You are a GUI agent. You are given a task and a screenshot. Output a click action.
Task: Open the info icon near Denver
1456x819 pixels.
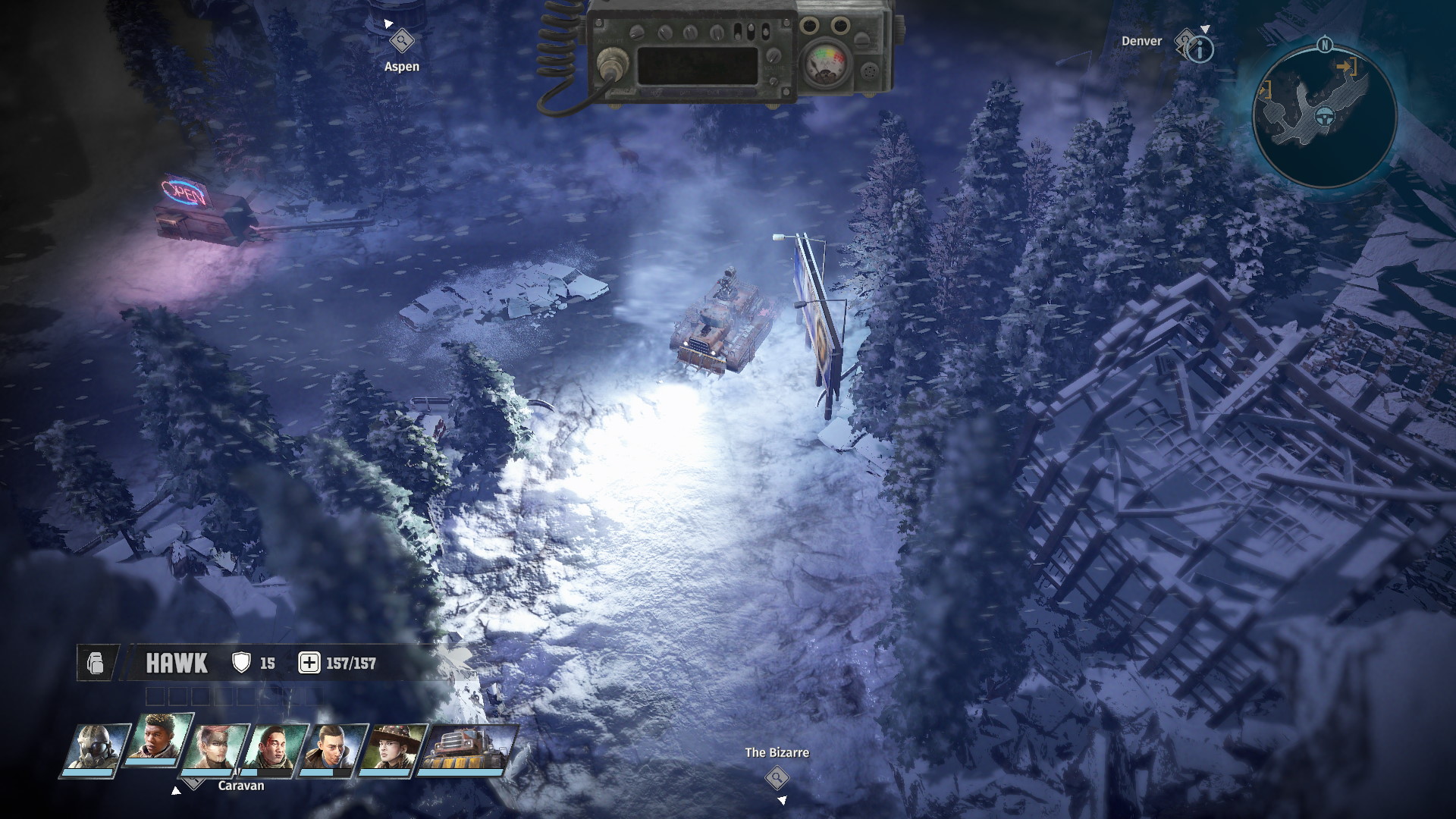click(x=1200, y=51)
